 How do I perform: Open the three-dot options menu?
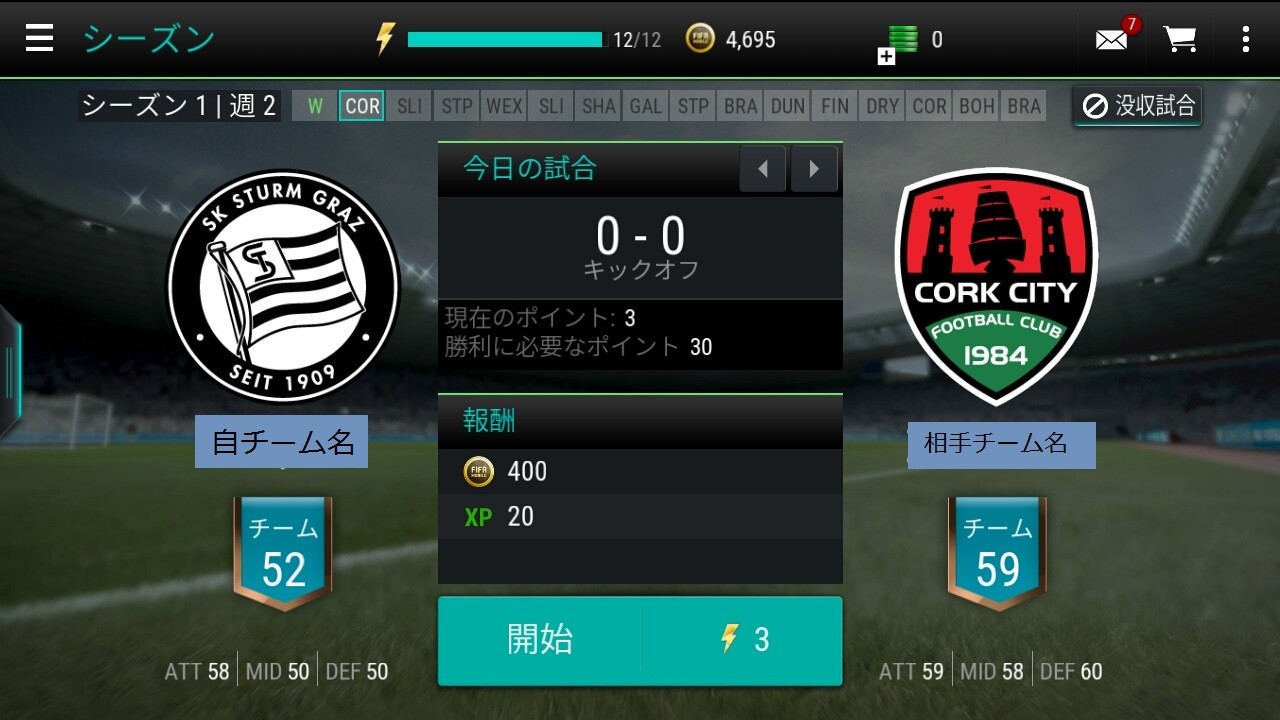click(x=1245, y=39)
